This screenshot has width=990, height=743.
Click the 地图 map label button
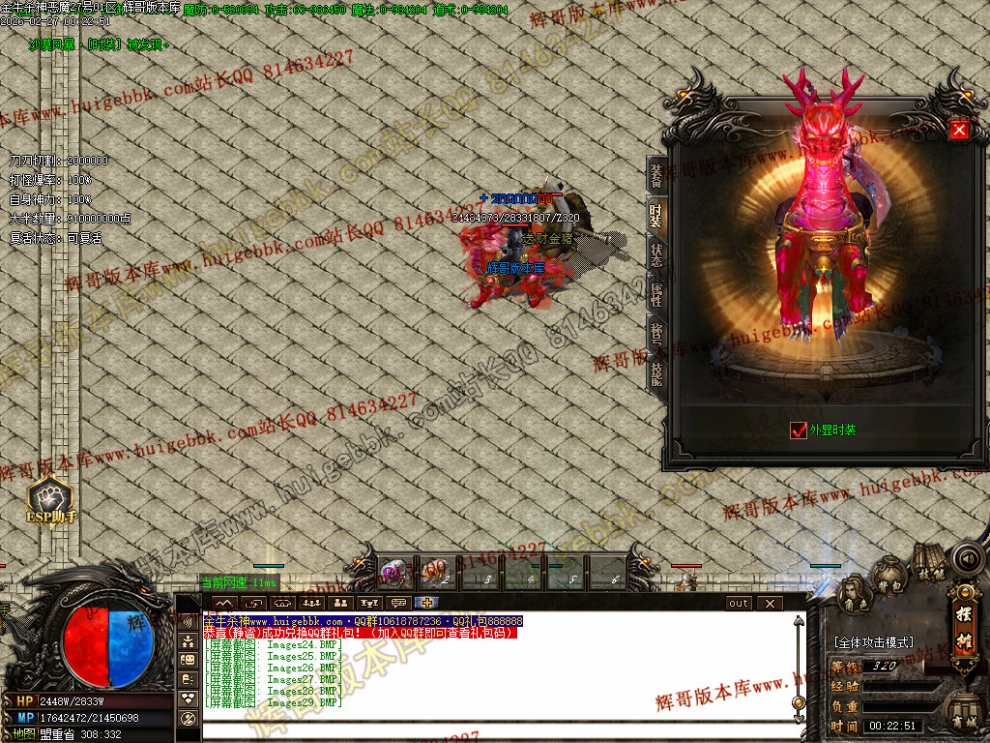(23, 734)
